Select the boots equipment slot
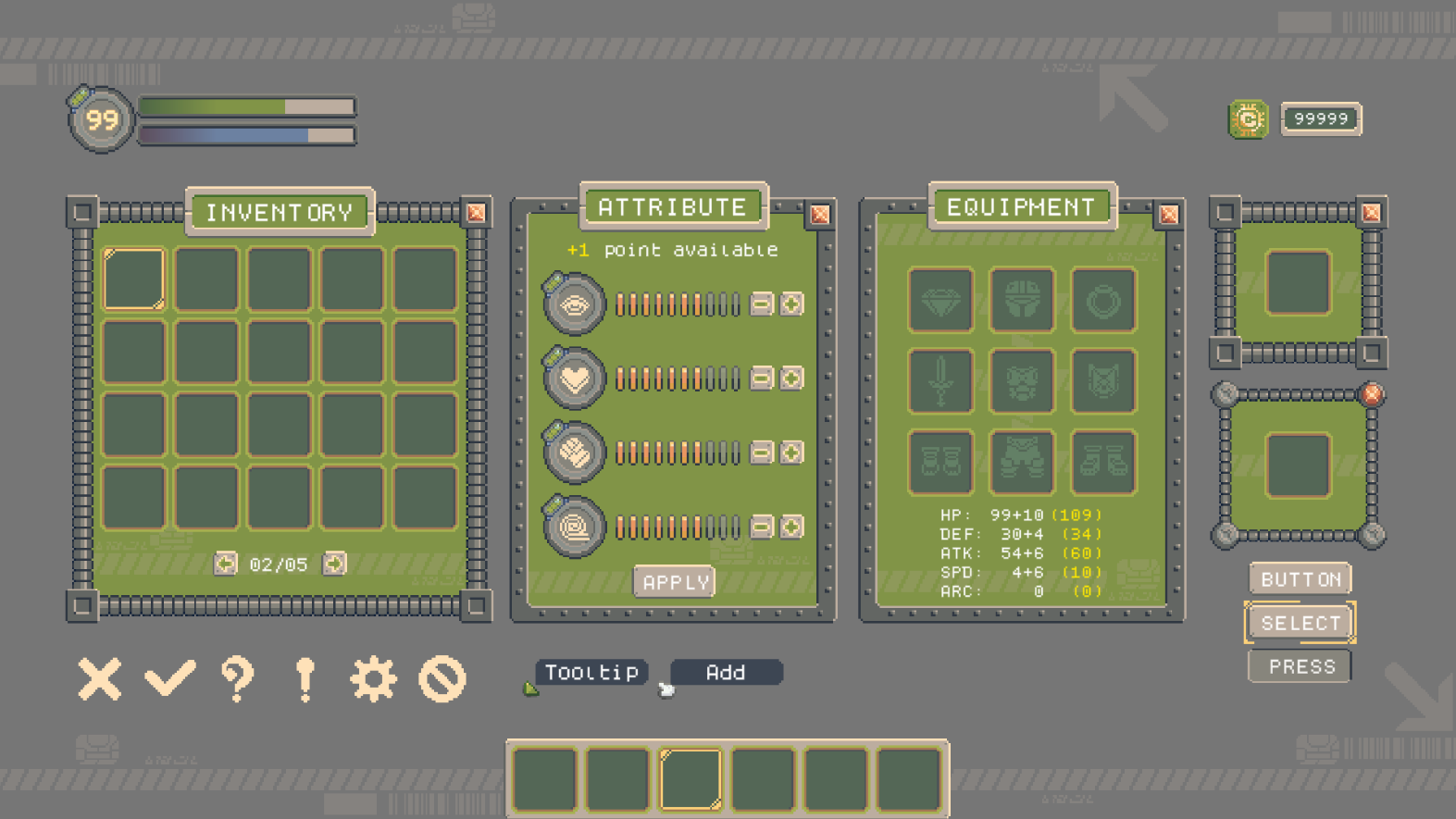 [1102, 462]
